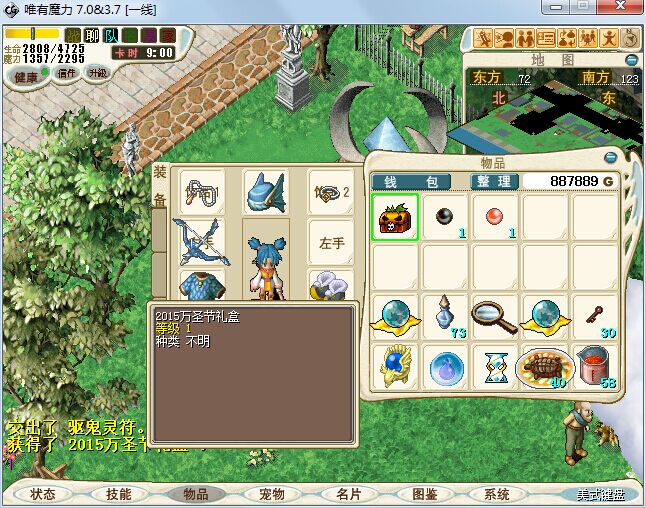Select the turtle dish item
The image size is (646, 508).
[545, 367]
